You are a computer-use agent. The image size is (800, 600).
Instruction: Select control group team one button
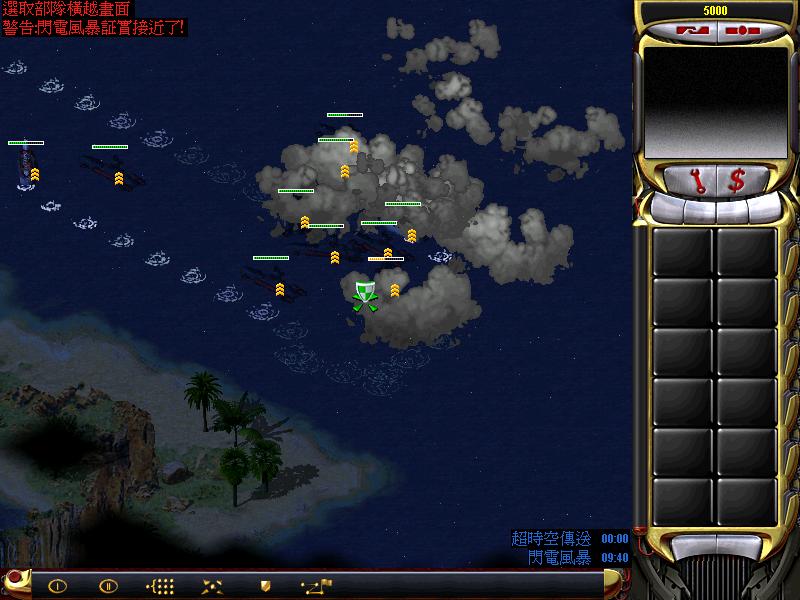click(57, 586)
